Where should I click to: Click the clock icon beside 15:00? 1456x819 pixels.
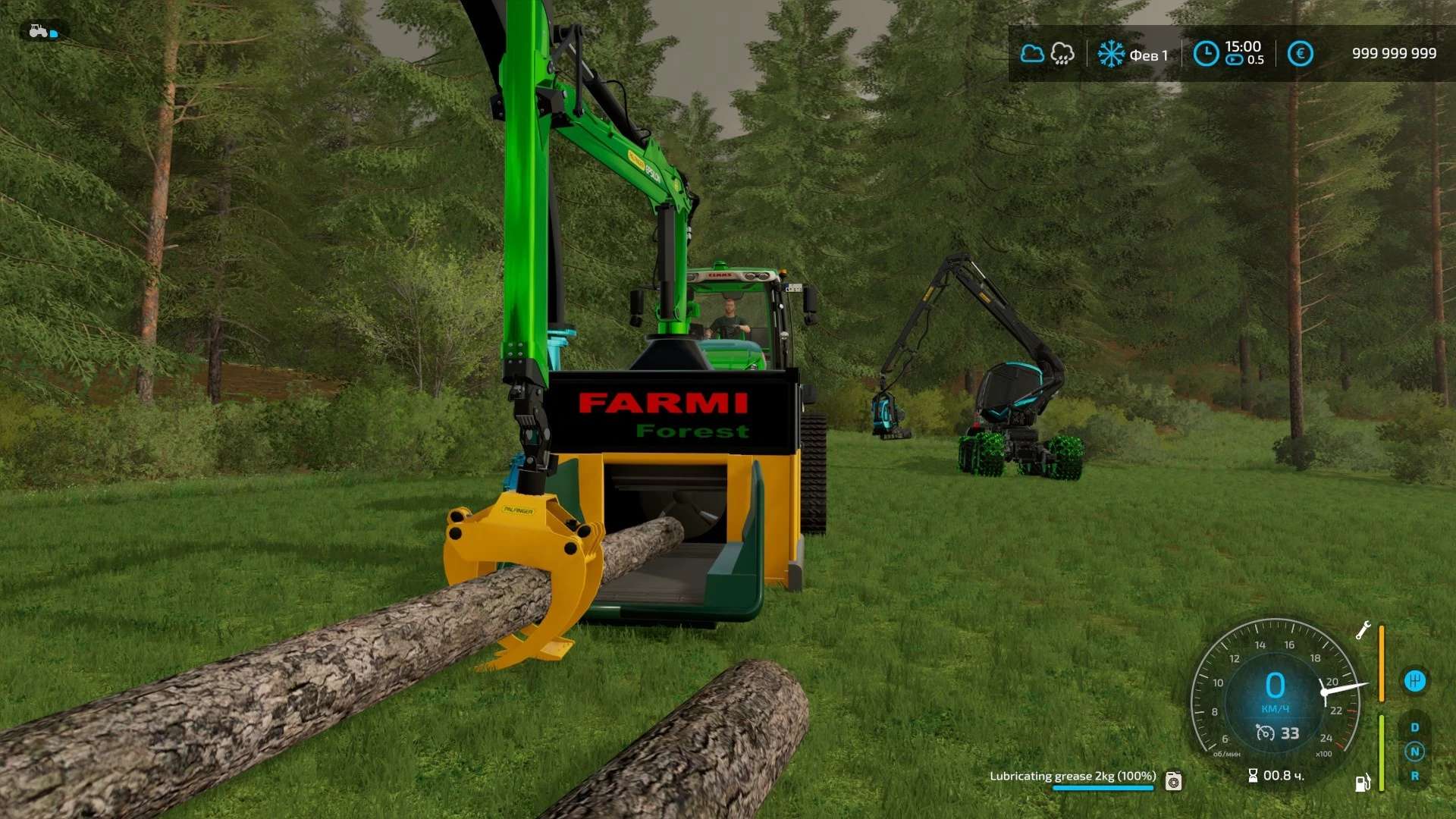pos(1206,54)
